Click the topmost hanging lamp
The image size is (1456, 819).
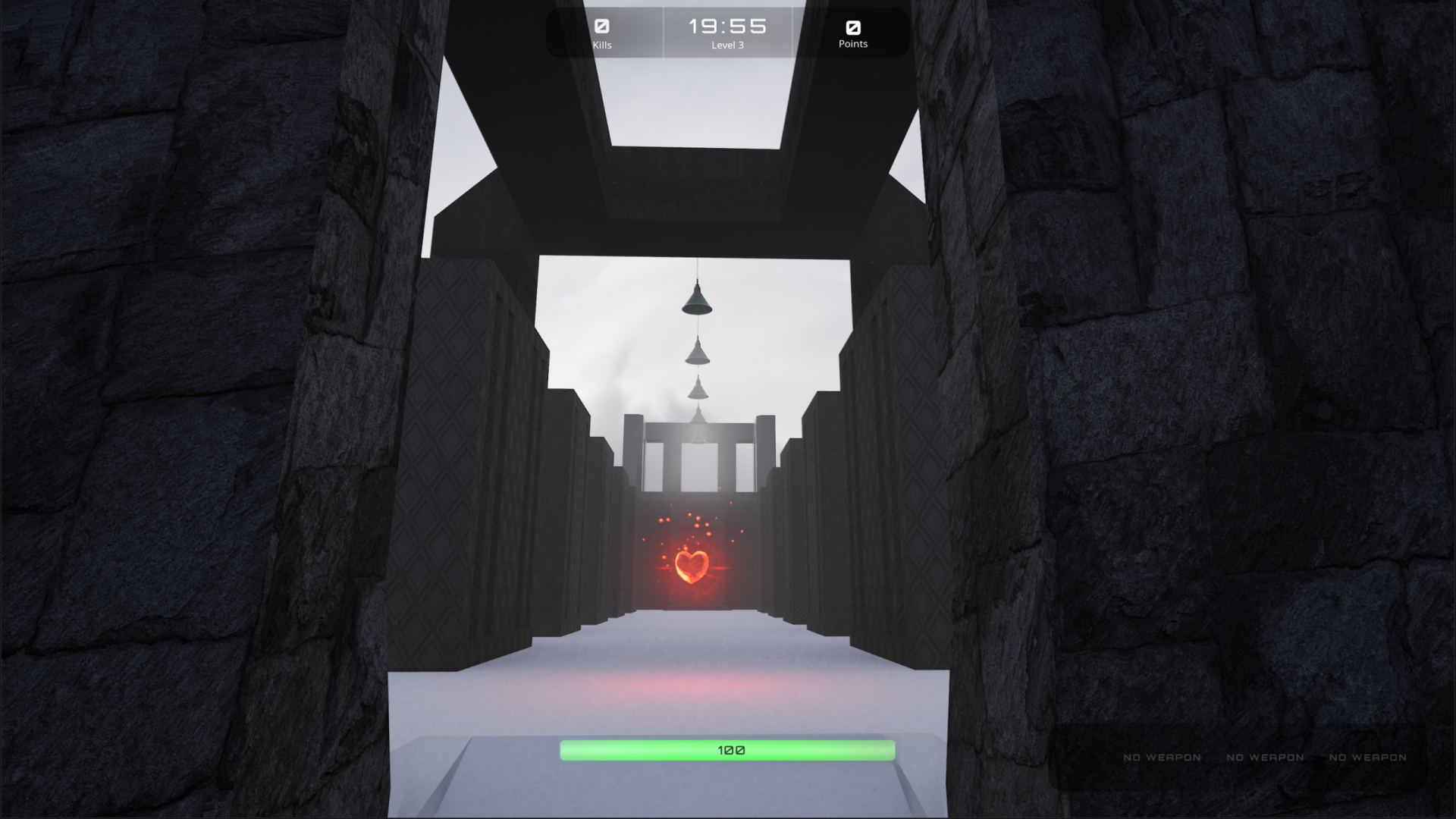point(698,302)
